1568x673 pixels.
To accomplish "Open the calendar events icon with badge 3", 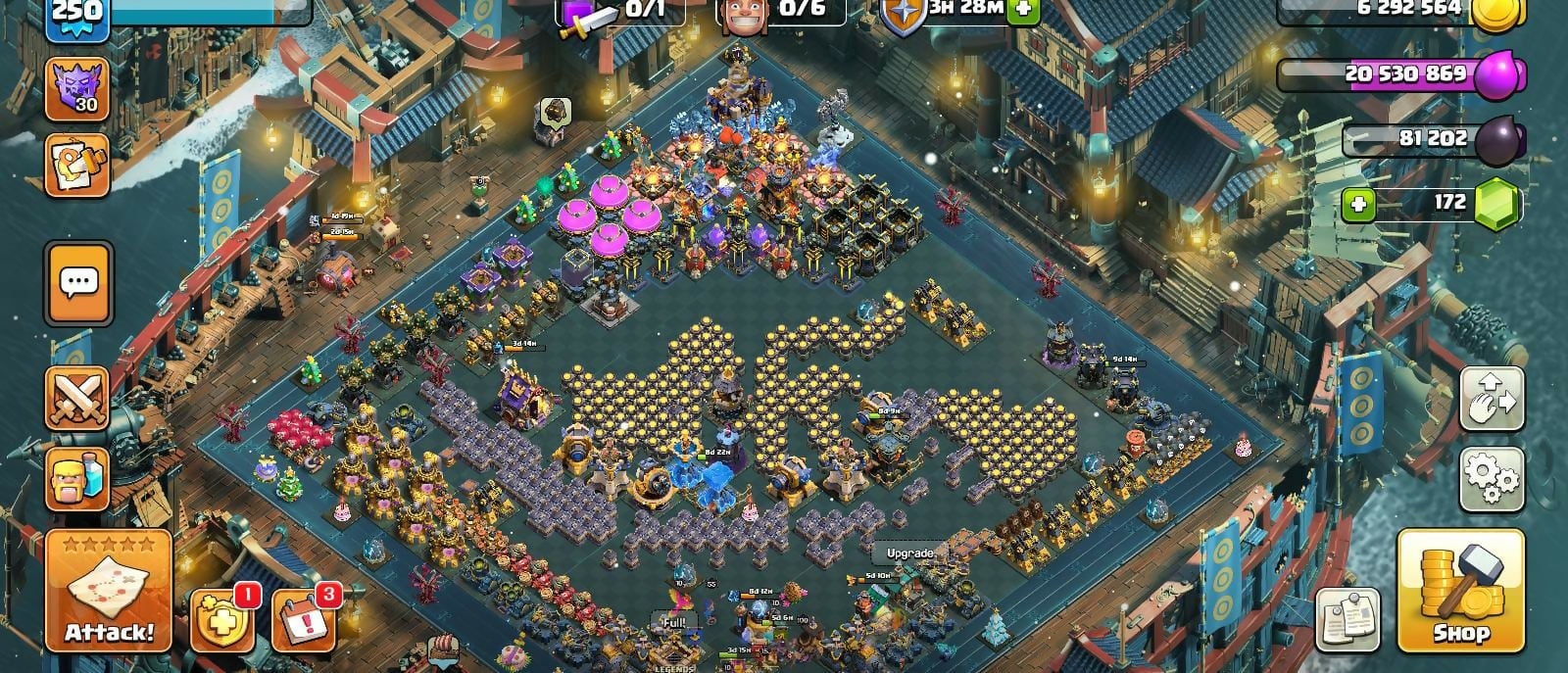I will 303,620.
